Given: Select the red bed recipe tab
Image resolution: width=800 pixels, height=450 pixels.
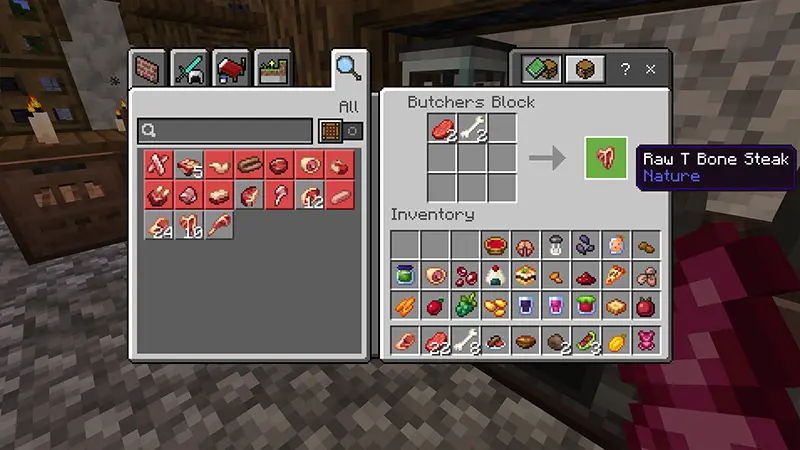Looking at the screenshot, I should 231,68.
